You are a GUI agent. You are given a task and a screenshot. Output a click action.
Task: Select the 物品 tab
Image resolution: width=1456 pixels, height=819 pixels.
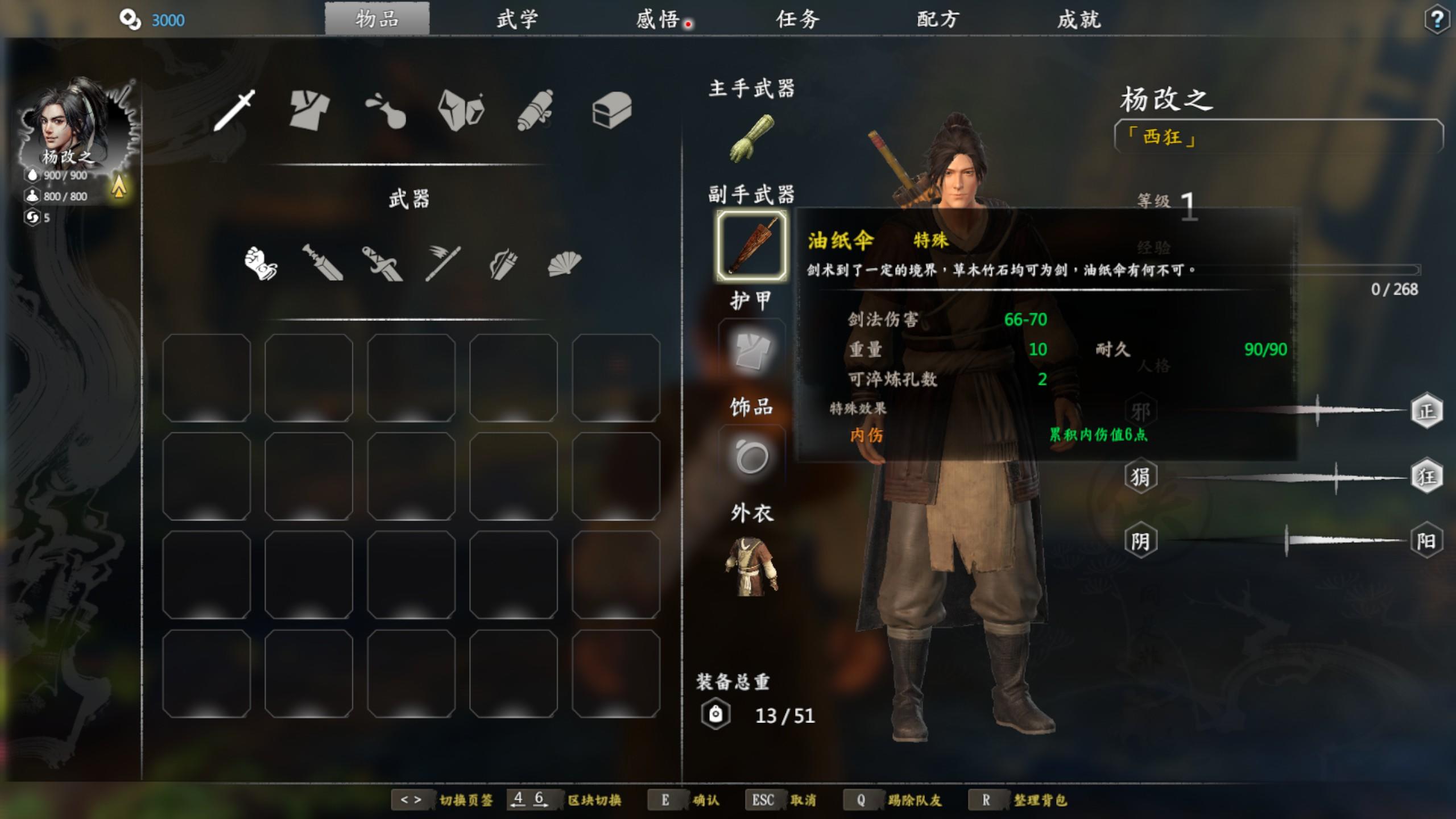pos(377,19)
